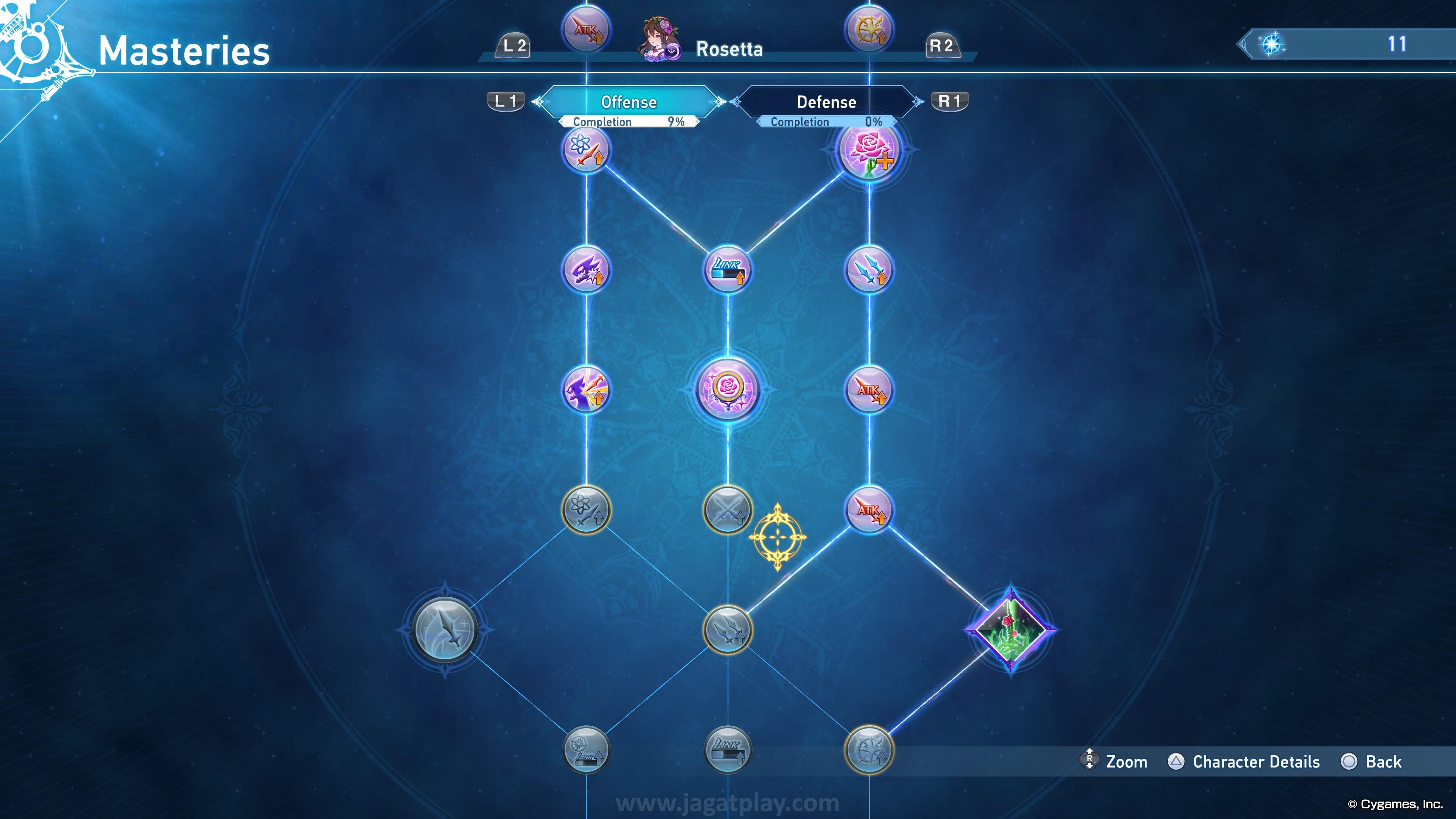The height and width of the screenshot is (819, 1456).
Task: Choose the locked gray crossed swords node
Action: (728, 510)
